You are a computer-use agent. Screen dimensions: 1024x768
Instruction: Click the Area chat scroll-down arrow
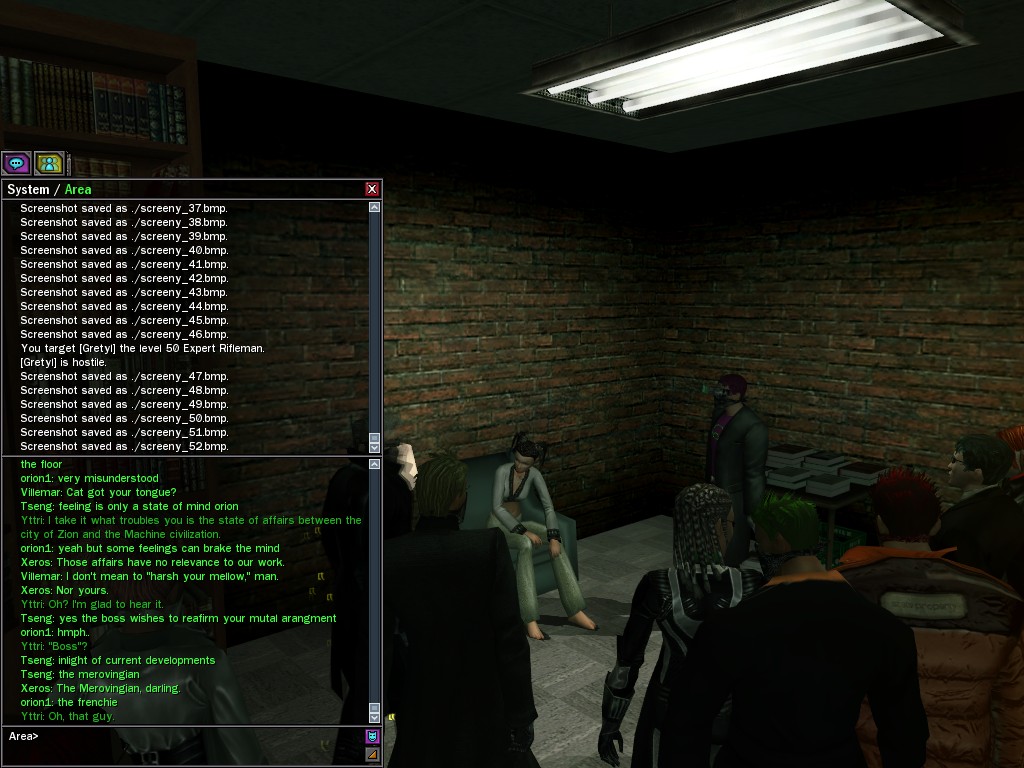pos(375,717)
